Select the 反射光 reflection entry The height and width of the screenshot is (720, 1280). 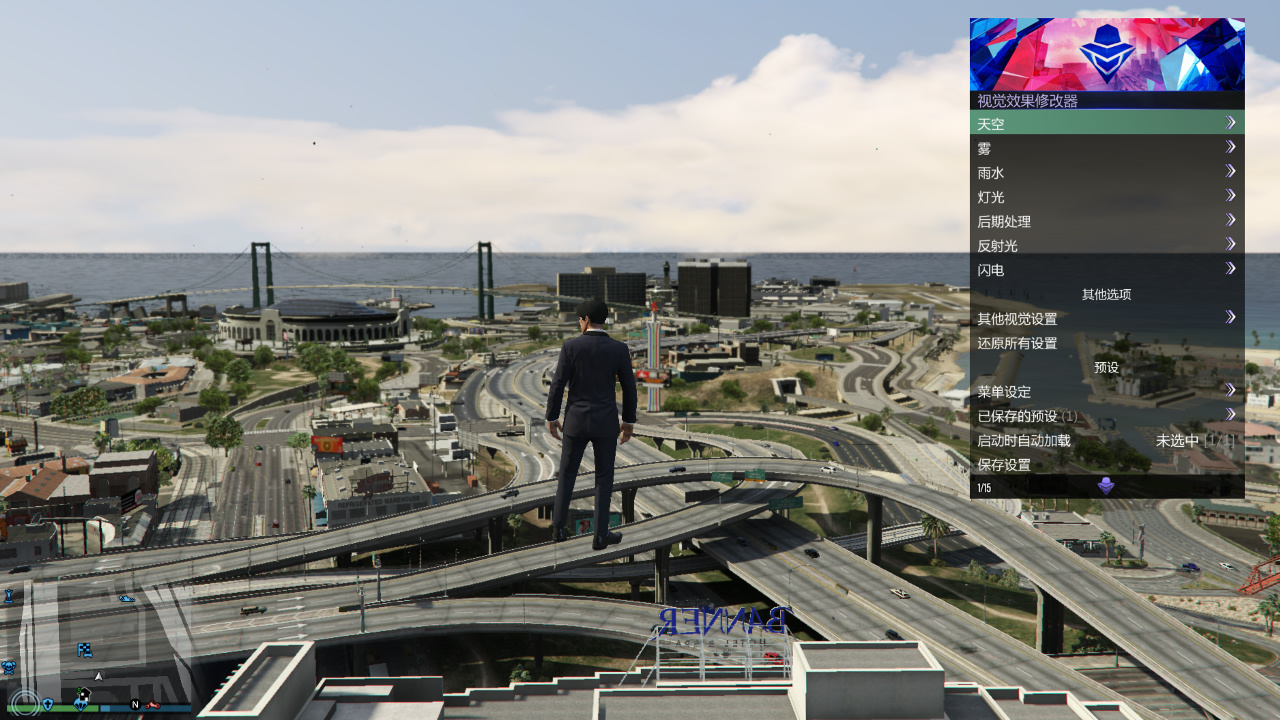(x=1106, y=245)
